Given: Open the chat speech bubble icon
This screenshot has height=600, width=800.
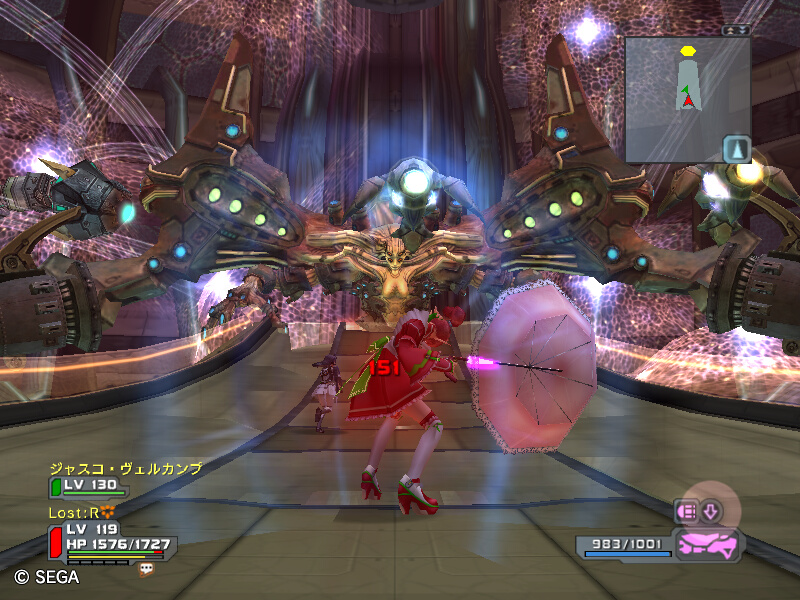Looking at the screenshot, I should pos(147,568).
